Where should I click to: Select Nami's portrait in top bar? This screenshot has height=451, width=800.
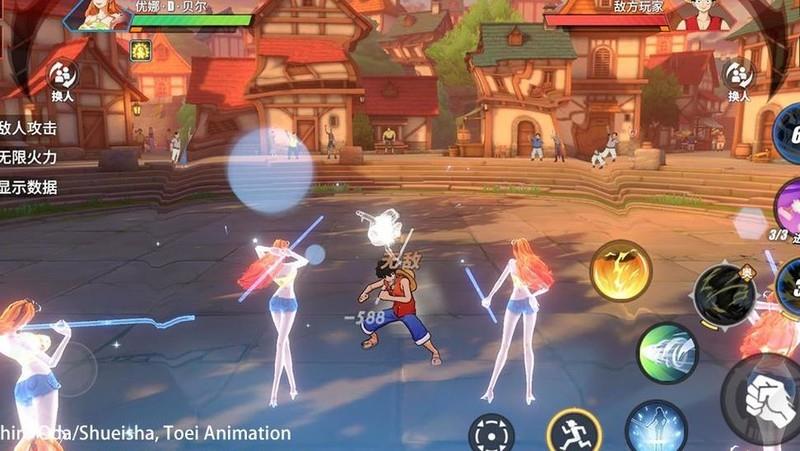[x=105, y=14]
